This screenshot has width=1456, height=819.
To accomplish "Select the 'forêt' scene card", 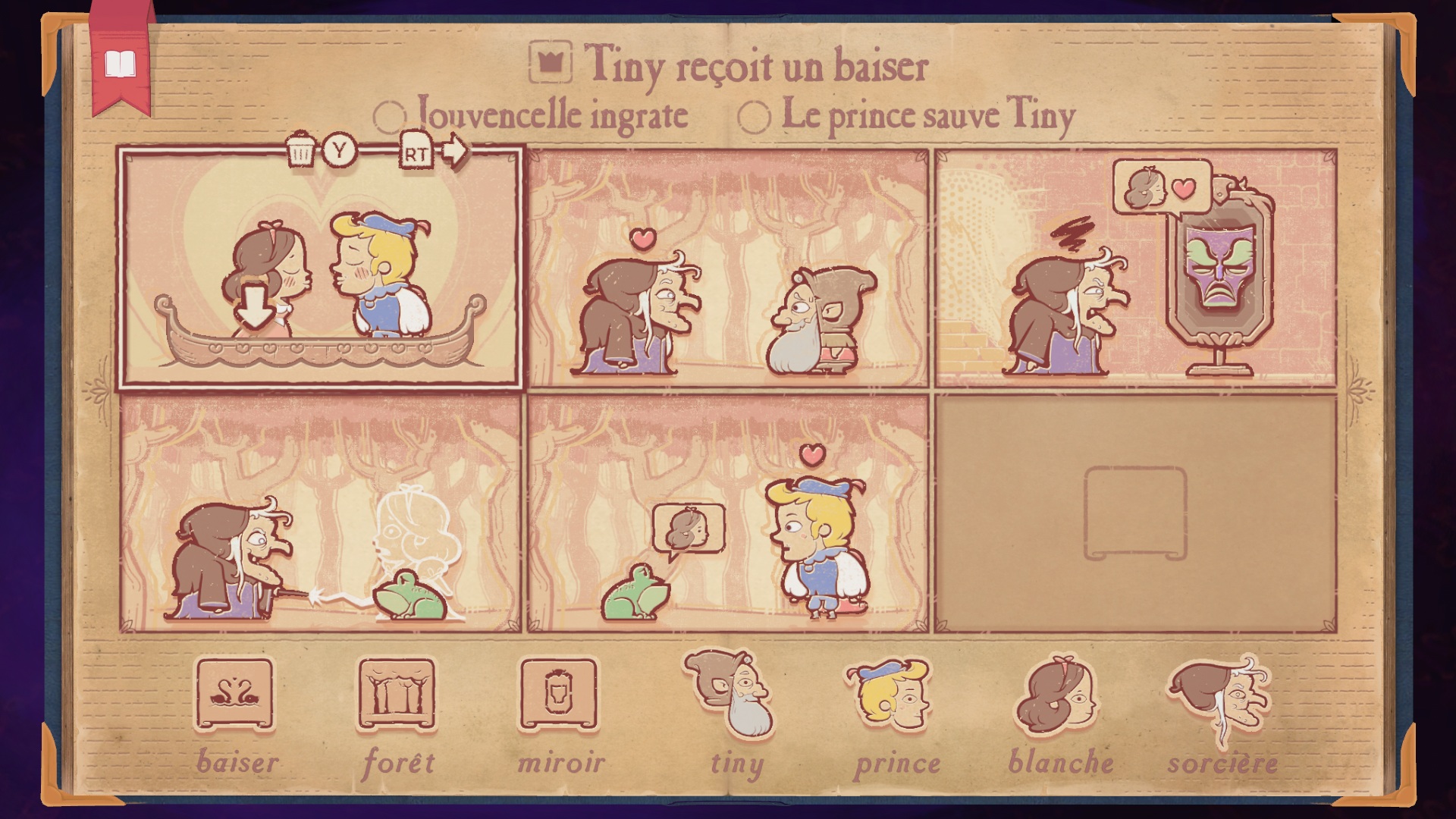I will (397, 694).
